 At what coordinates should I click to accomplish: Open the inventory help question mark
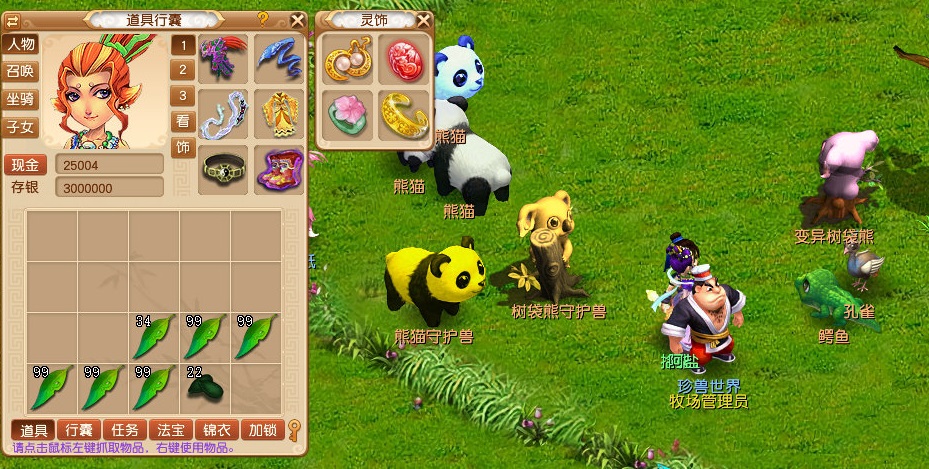pyautogui.click(x=263, y=18)
